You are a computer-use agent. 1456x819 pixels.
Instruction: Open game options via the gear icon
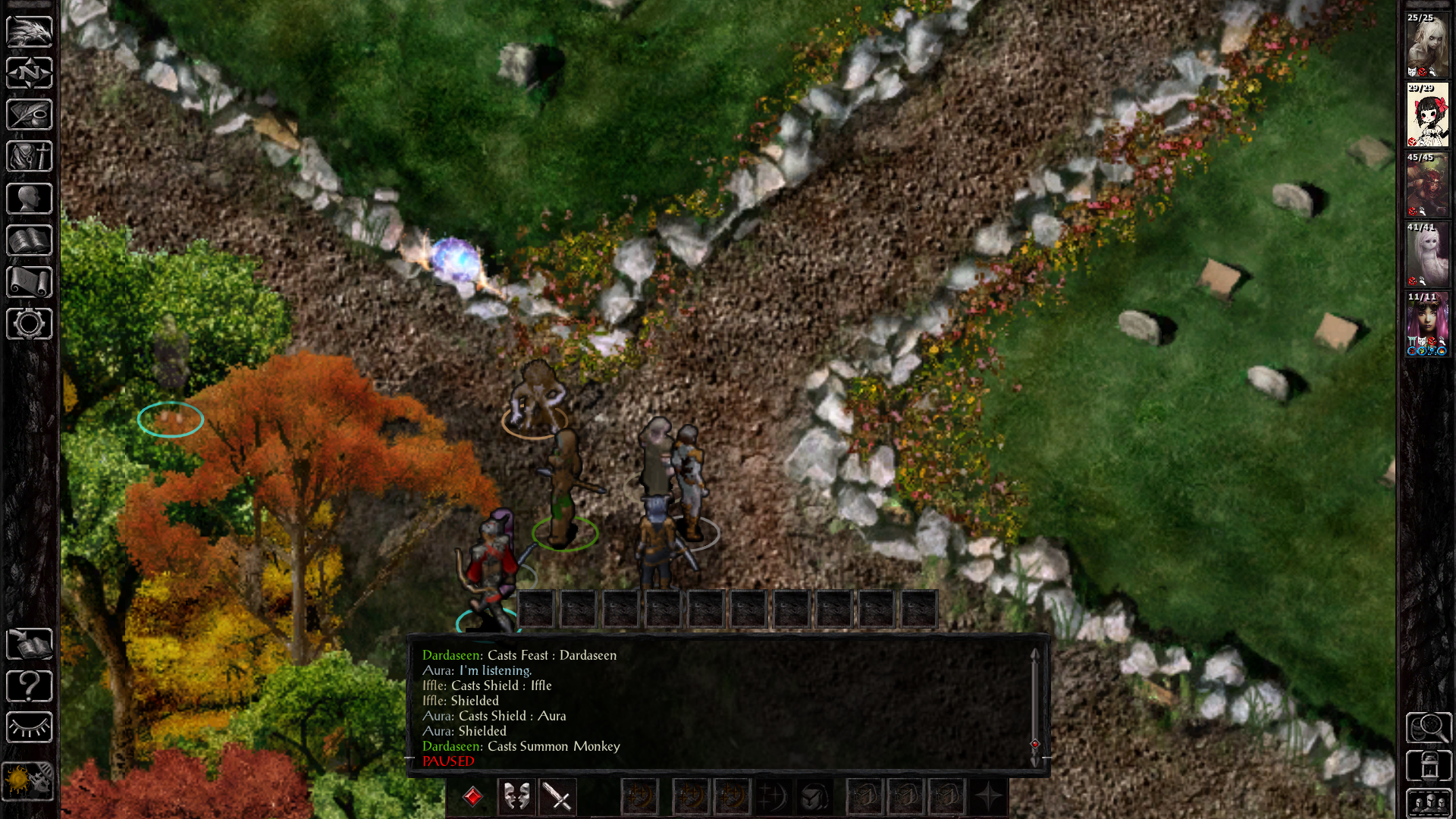[30, 324]
